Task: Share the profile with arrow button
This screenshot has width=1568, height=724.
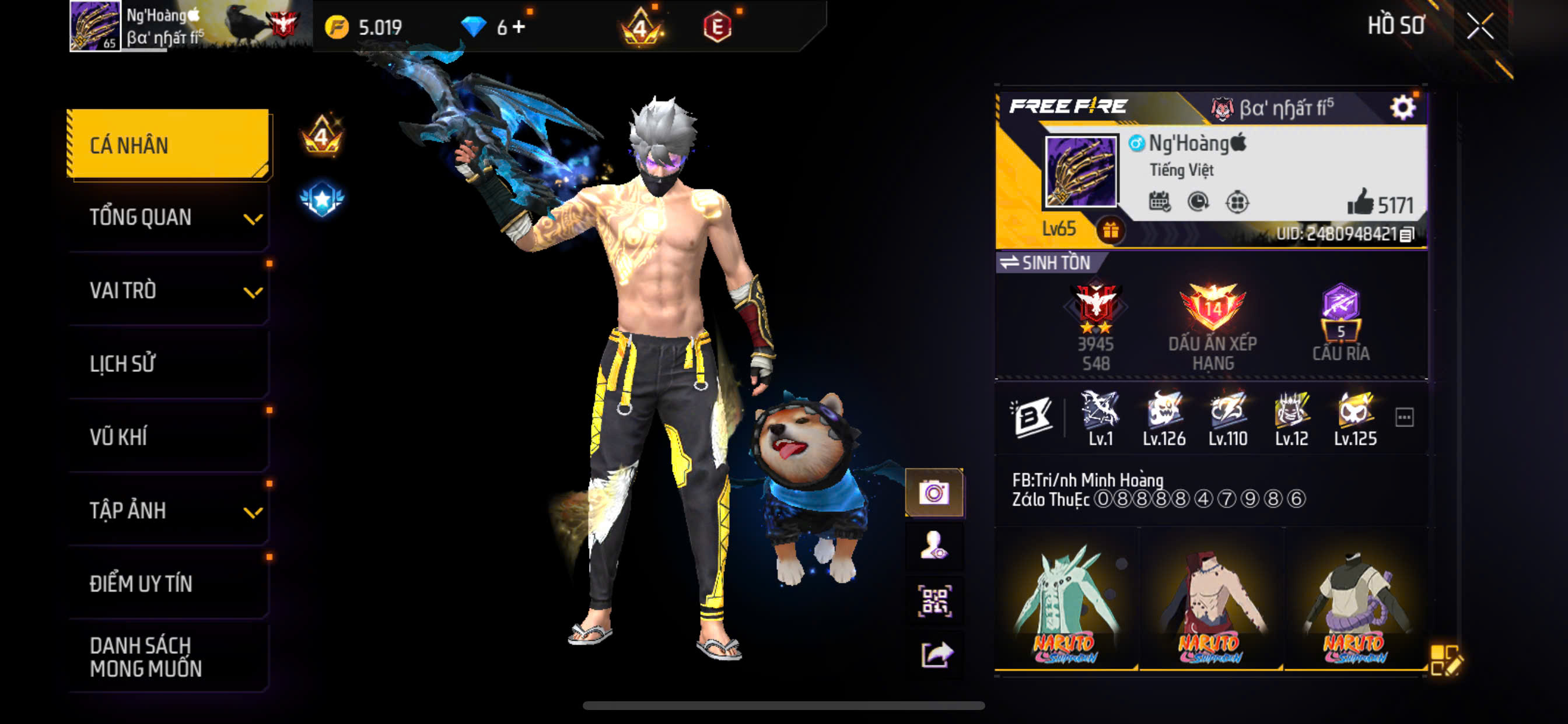Action: point(934,655)
